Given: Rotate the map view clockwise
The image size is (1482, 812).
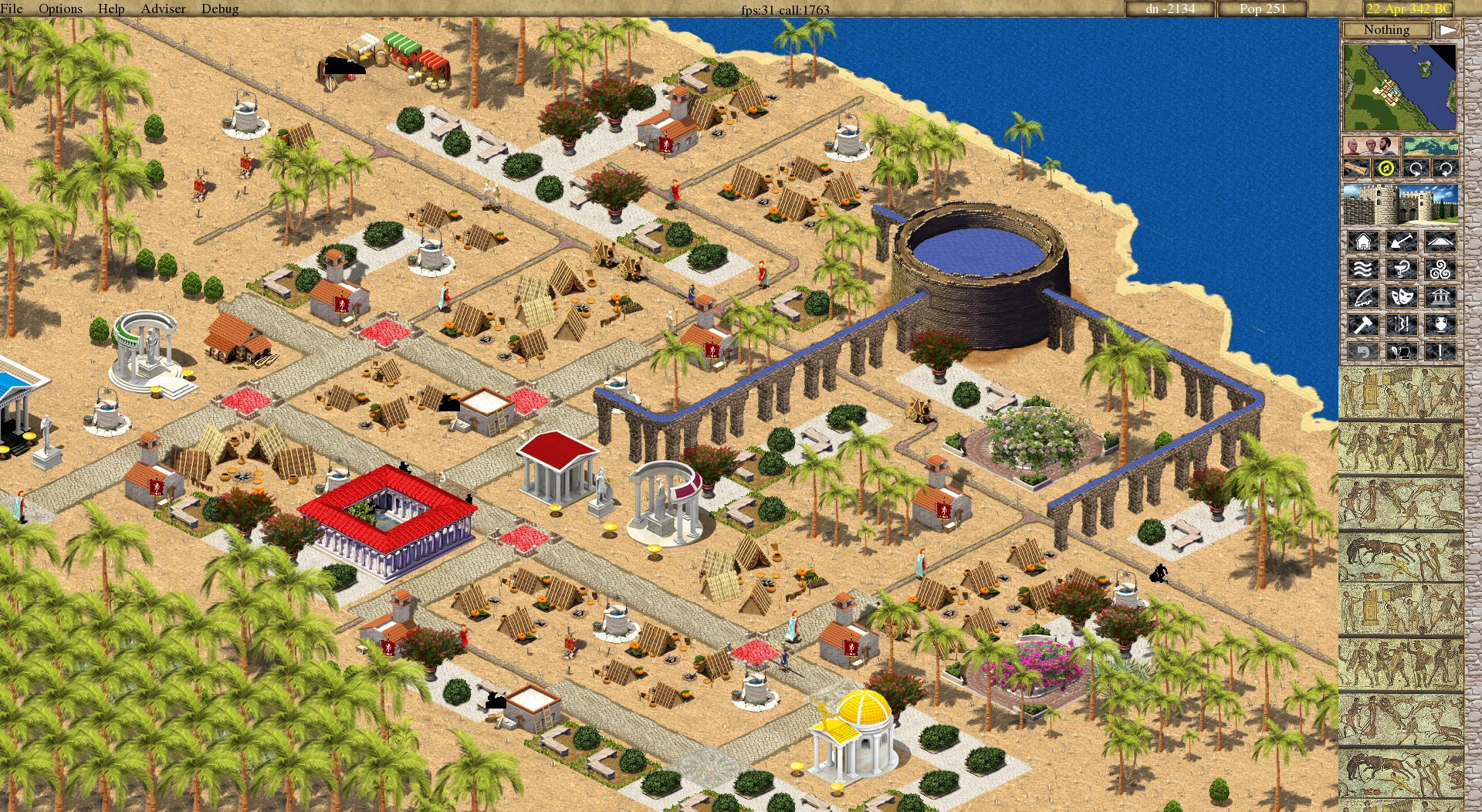Looking at the screenshot, I should click(1416, 167).
